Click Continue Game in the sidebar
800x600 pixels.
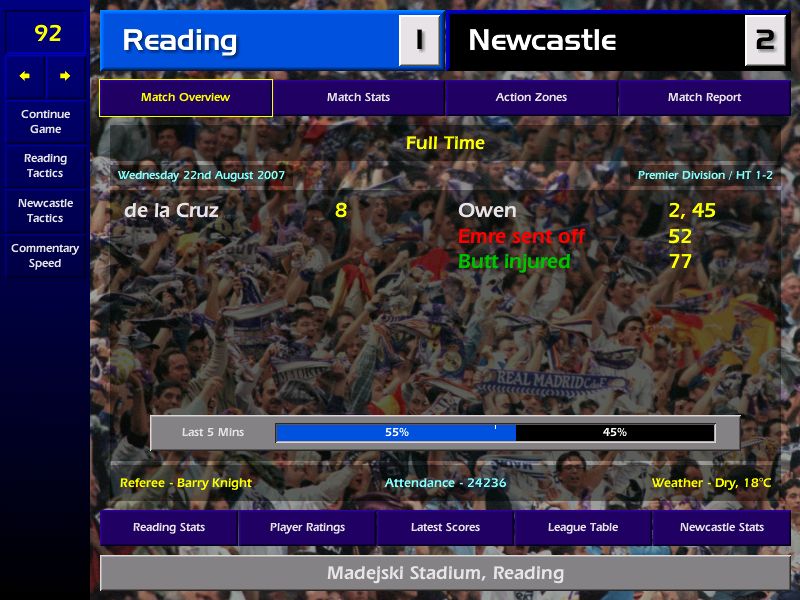tap(45, 122)
